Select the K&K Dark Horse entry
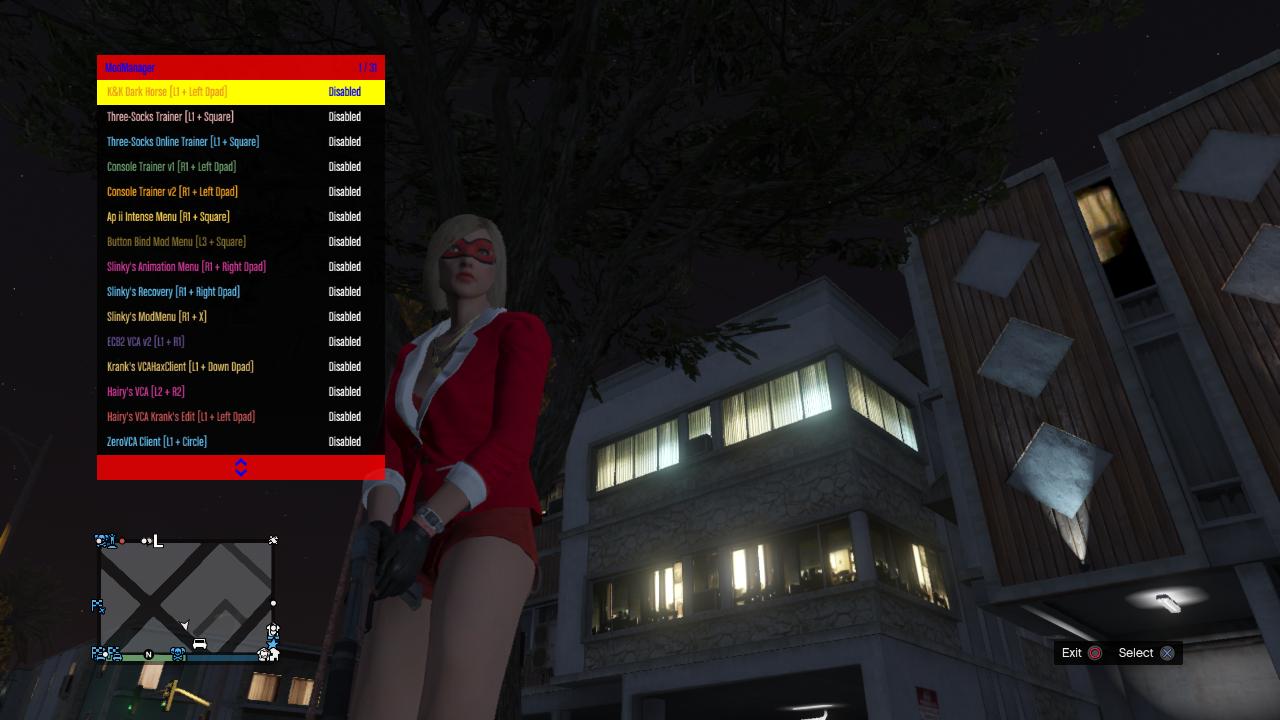The width and height of the screenshot is (1280, 720). 167,92
